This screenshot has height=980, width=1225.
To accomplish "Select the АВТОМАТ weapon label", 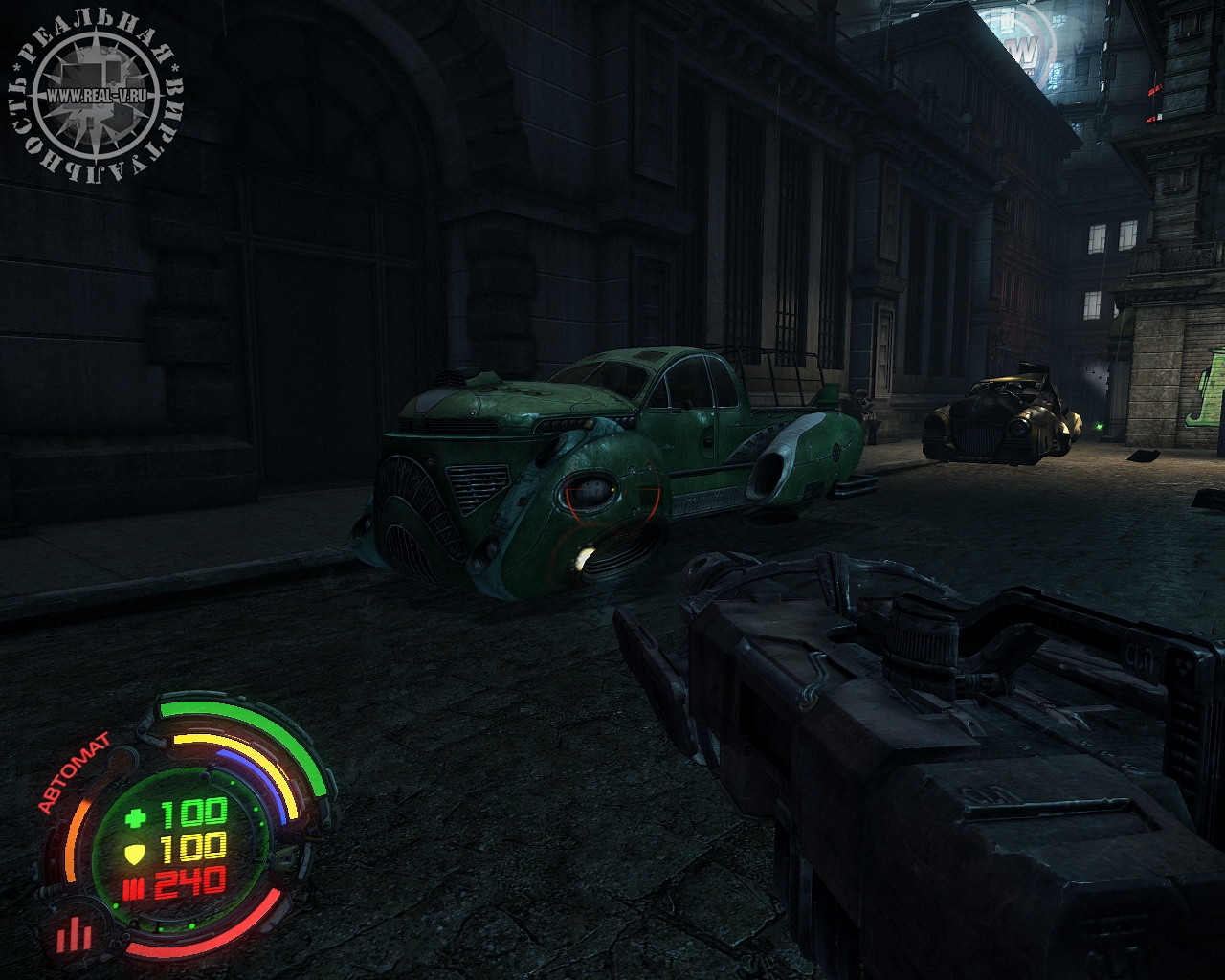I will tap(74, 772).
